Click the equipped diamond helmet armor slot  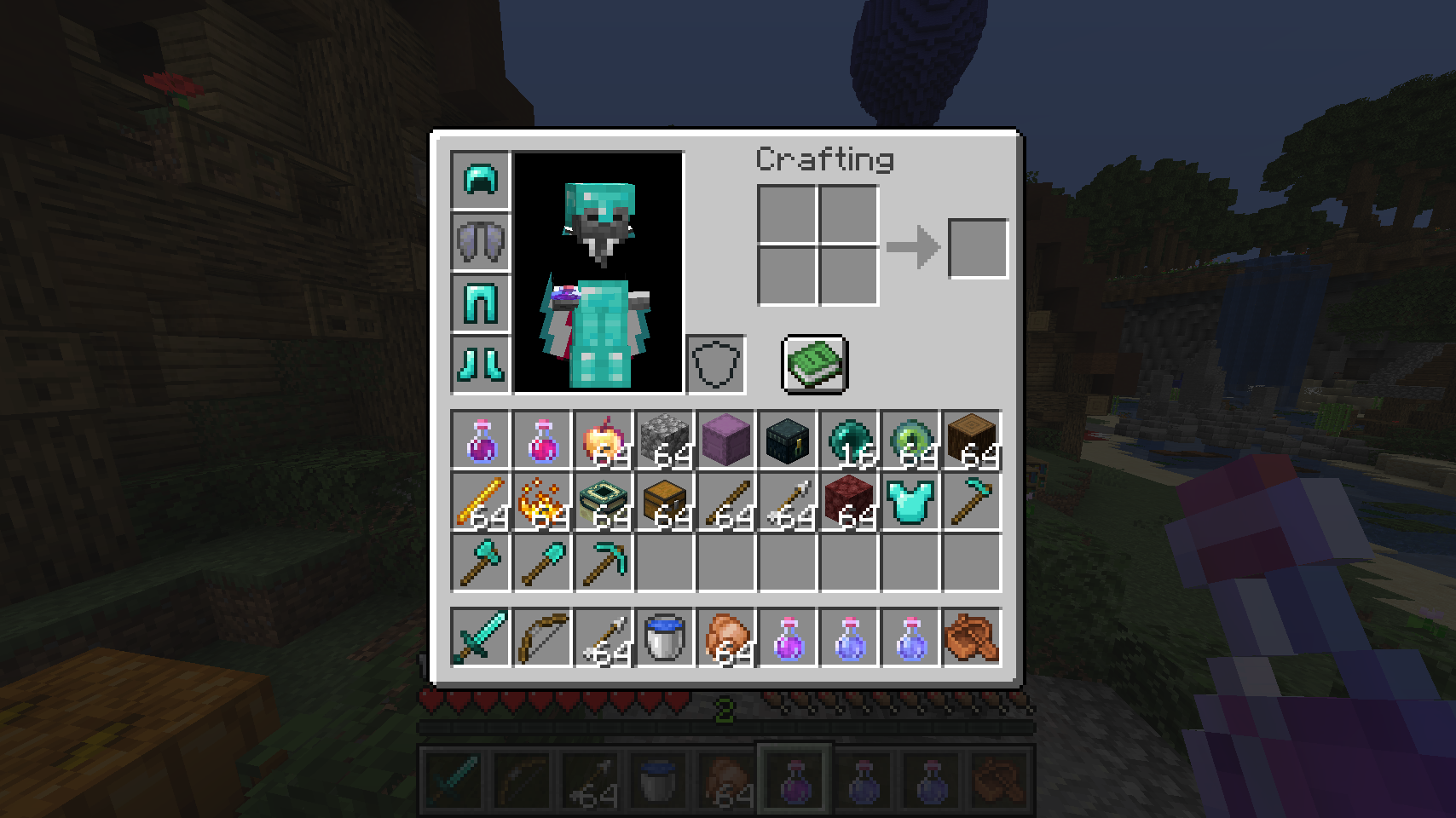pyautogui.click(x=480, y=181)
